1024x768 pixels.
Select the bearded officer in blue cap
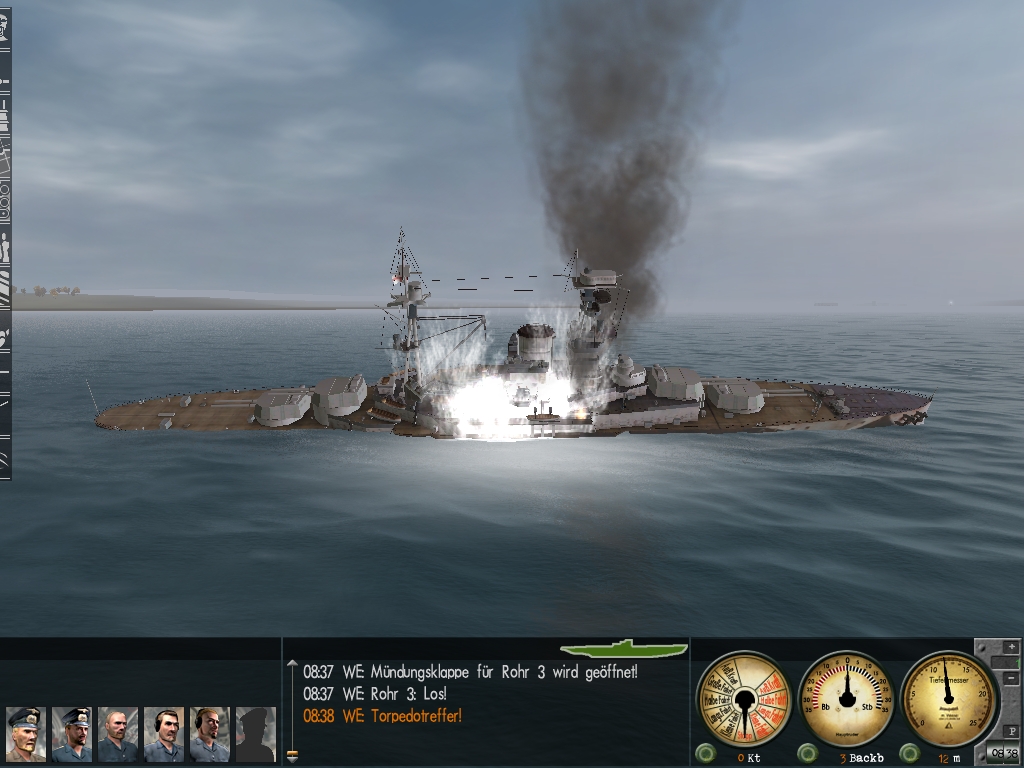[71, 733]
